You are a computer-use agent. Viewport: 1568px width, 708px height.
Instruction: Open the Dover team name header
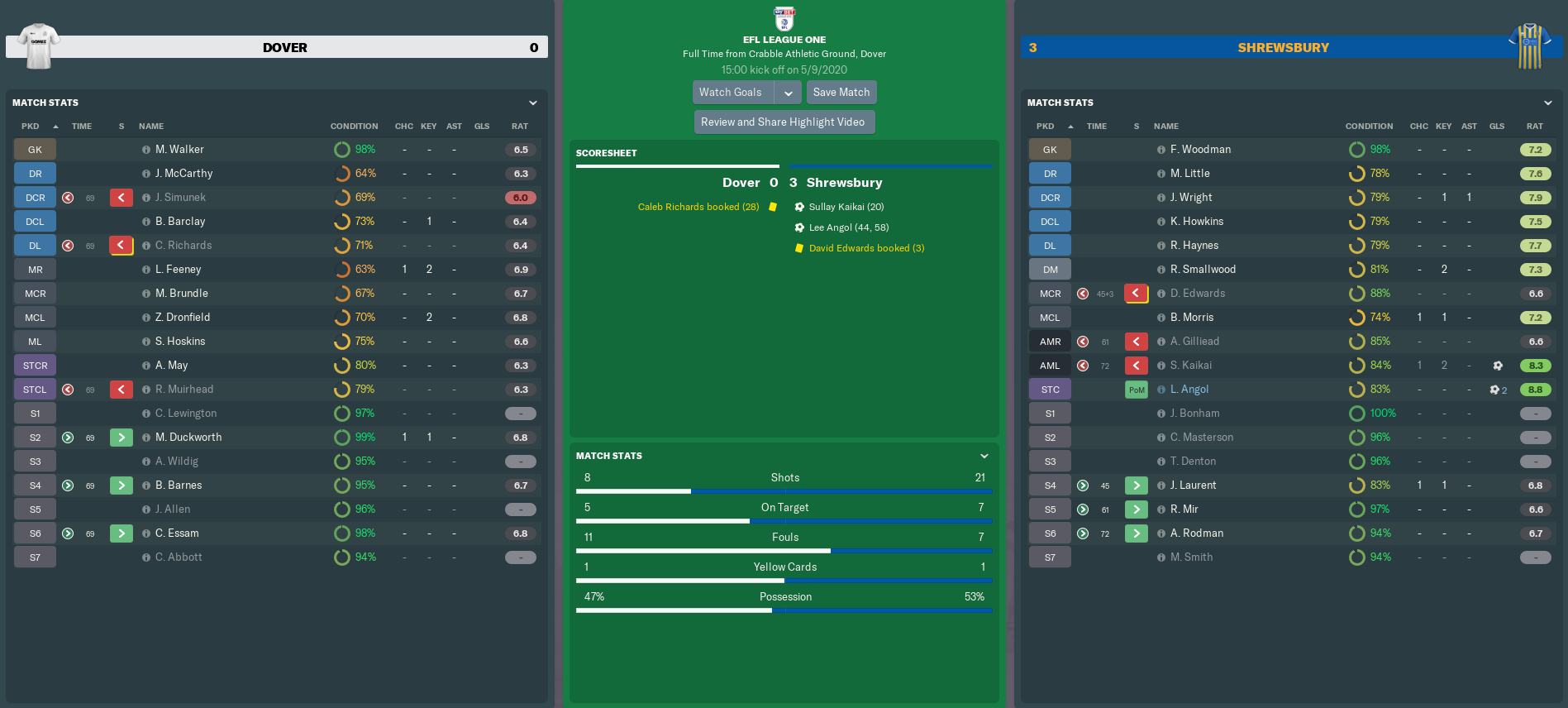point(284,48)
